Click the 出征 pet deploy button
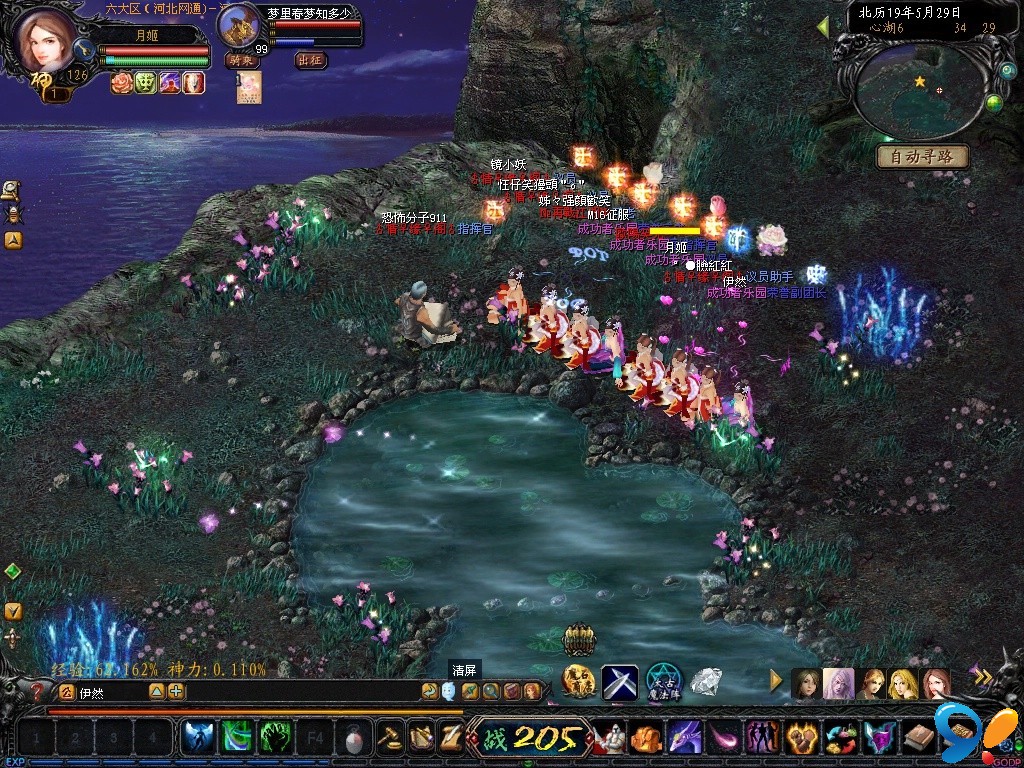 coord(311,60)
